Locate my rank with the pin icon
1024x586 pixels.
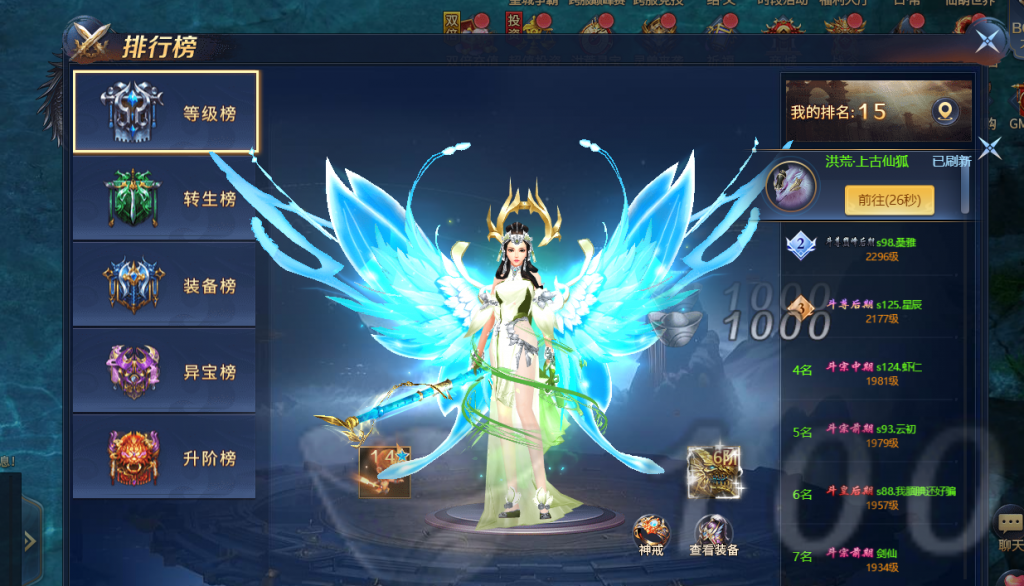point(943,111)
